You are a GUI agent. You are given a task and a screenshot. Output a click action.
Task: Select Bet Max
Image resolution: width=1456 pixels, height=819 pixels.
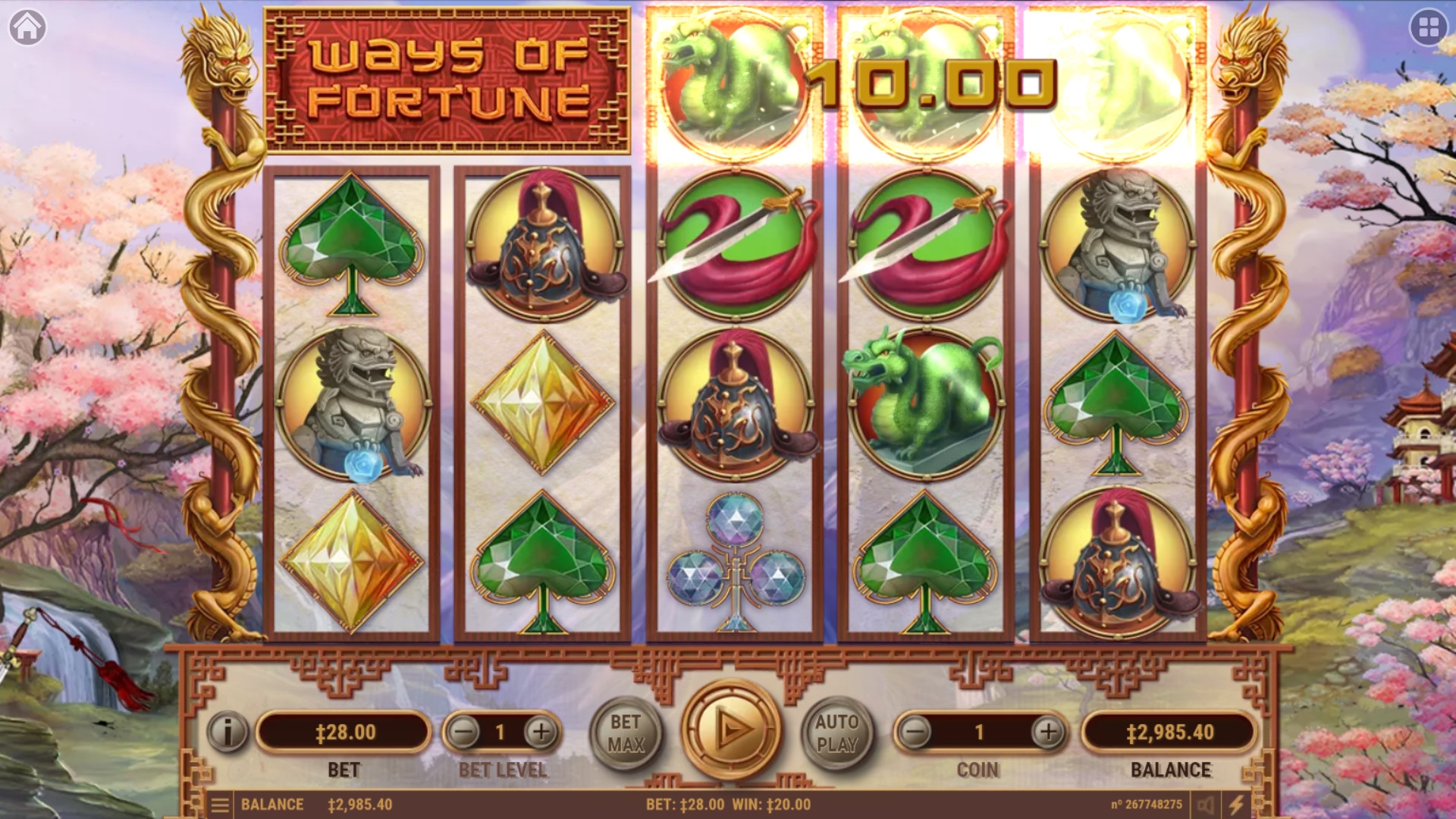[x=626, y=733]
